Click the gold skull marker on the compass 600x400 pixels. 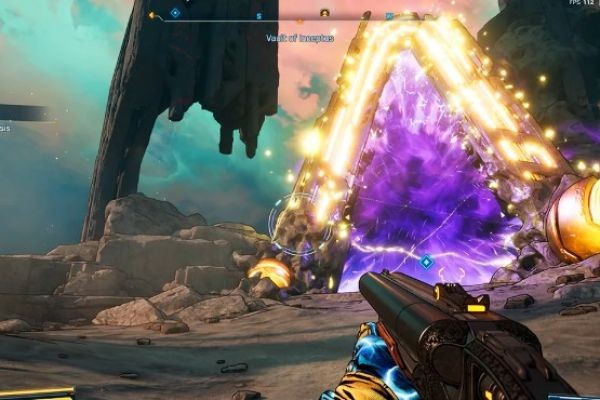click(x=324, y=13)
